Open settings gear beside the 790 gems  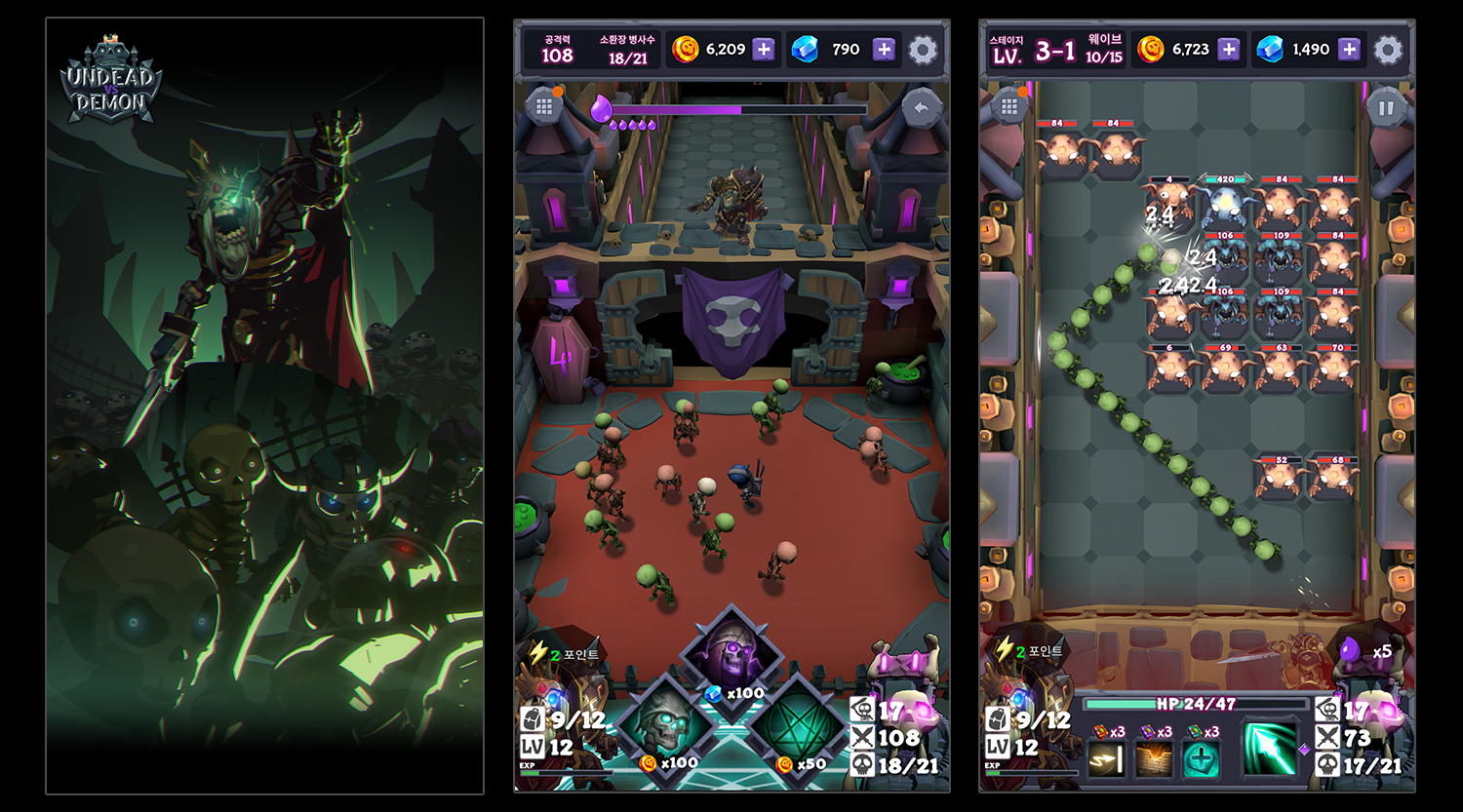923,50
